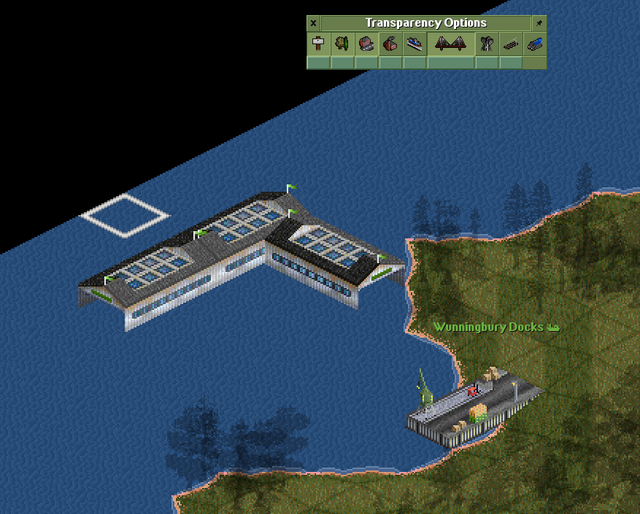Toggle transparency for industries
This screenshot has width=640, height=514.
click(390, 43)
